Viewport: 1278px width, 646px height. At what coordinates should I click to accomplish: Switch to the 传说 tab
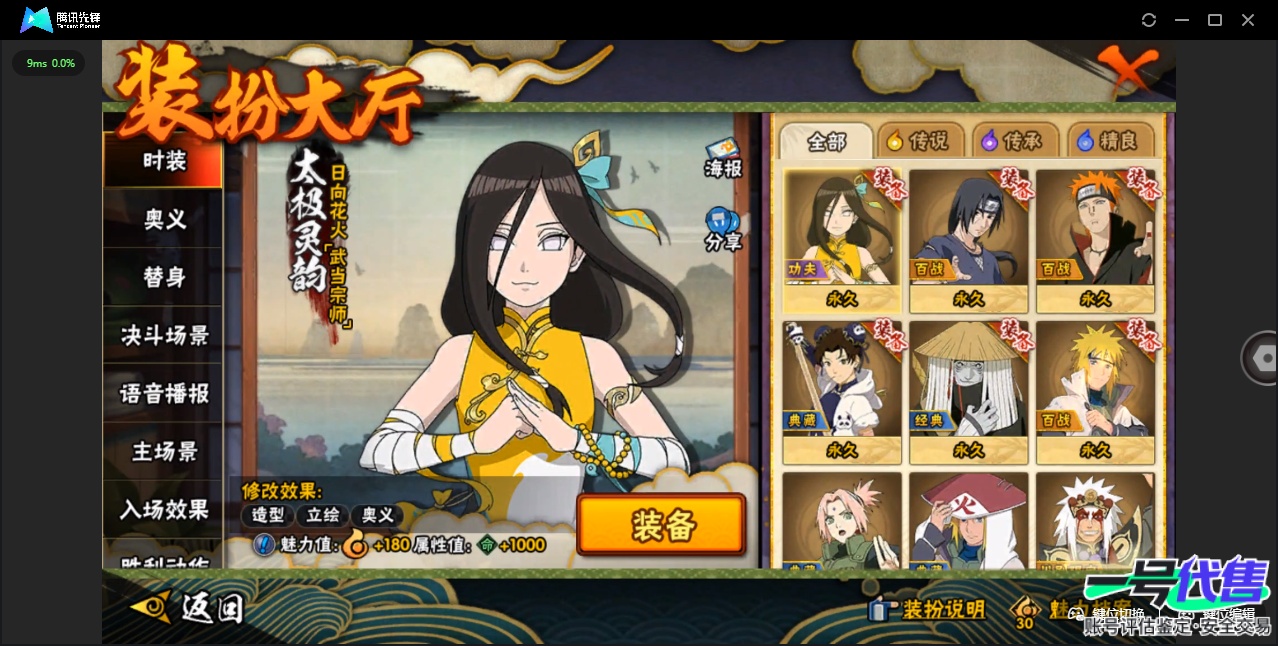[918, 141]
